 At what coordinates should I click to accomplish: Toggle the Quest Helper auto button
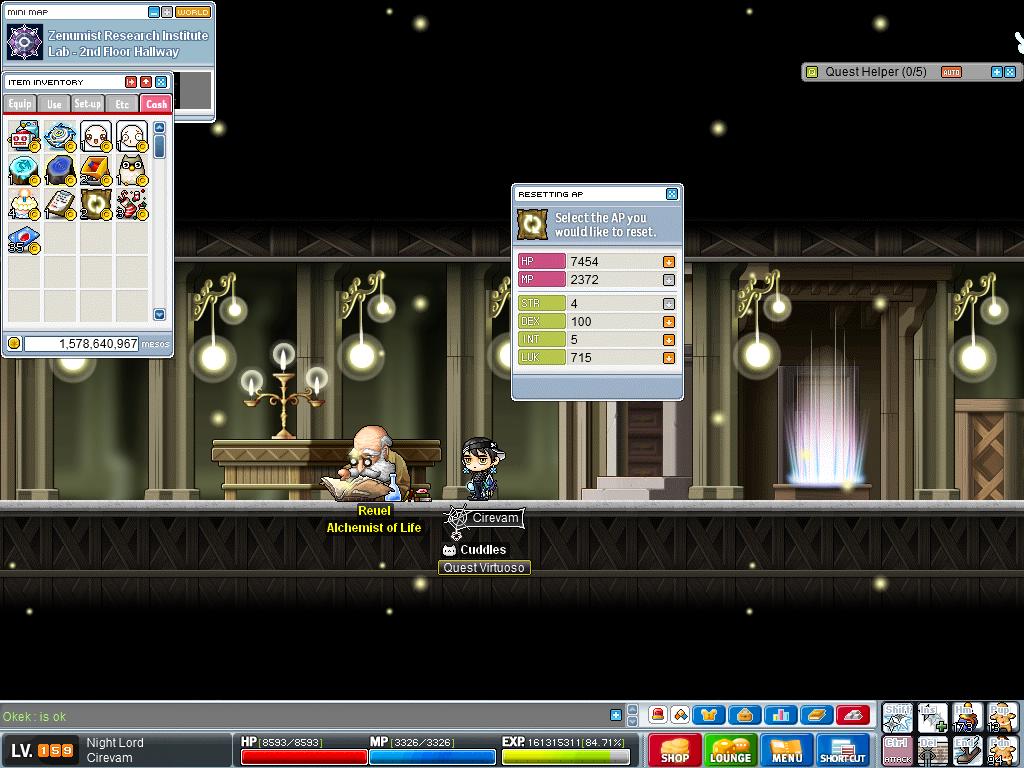(951, 72)
